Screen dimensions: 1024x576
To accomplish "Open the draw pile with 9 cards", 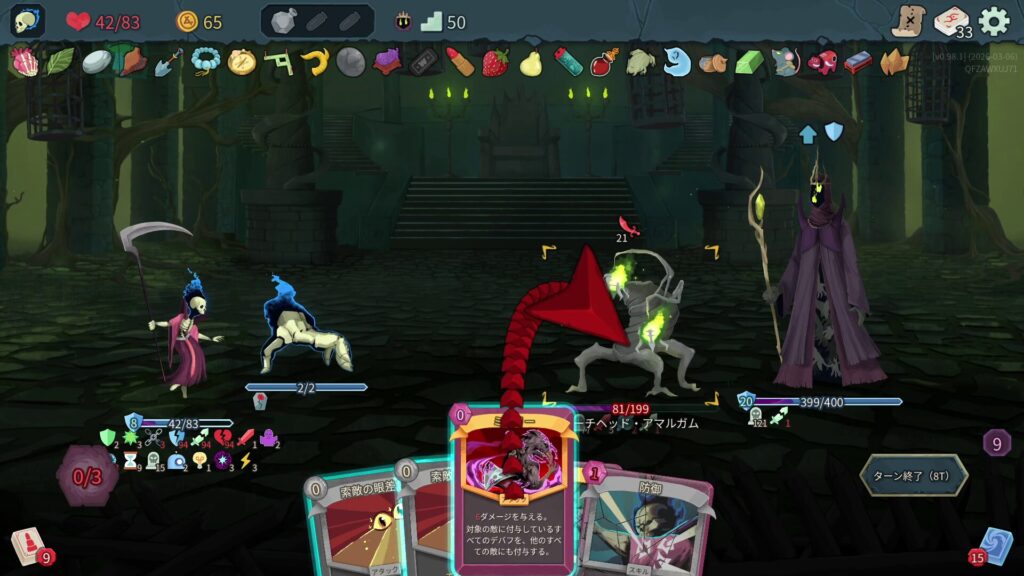I will click(28, 546).
